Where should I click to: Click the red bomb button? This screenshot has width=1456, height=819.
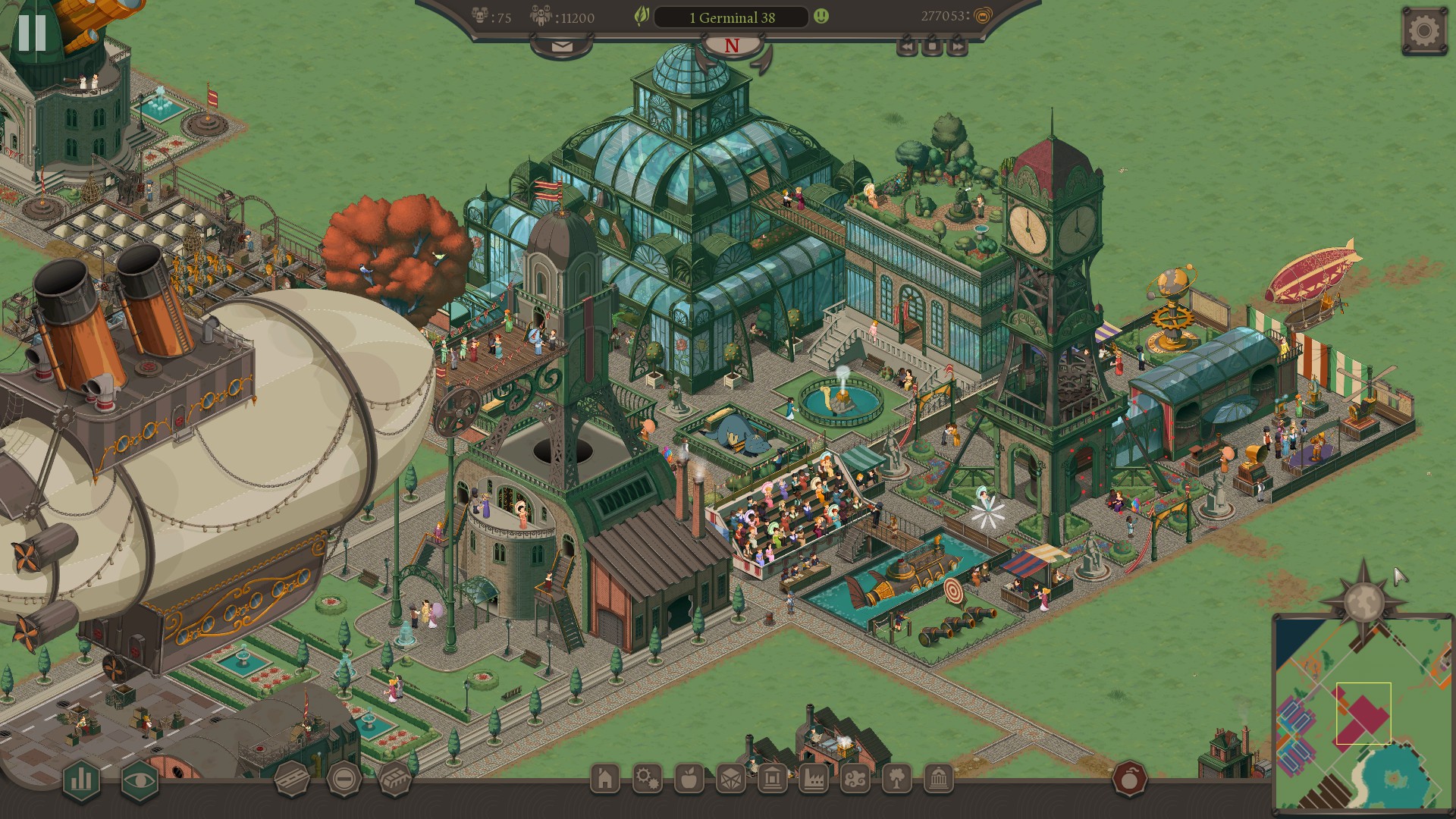pos(1129,779)
